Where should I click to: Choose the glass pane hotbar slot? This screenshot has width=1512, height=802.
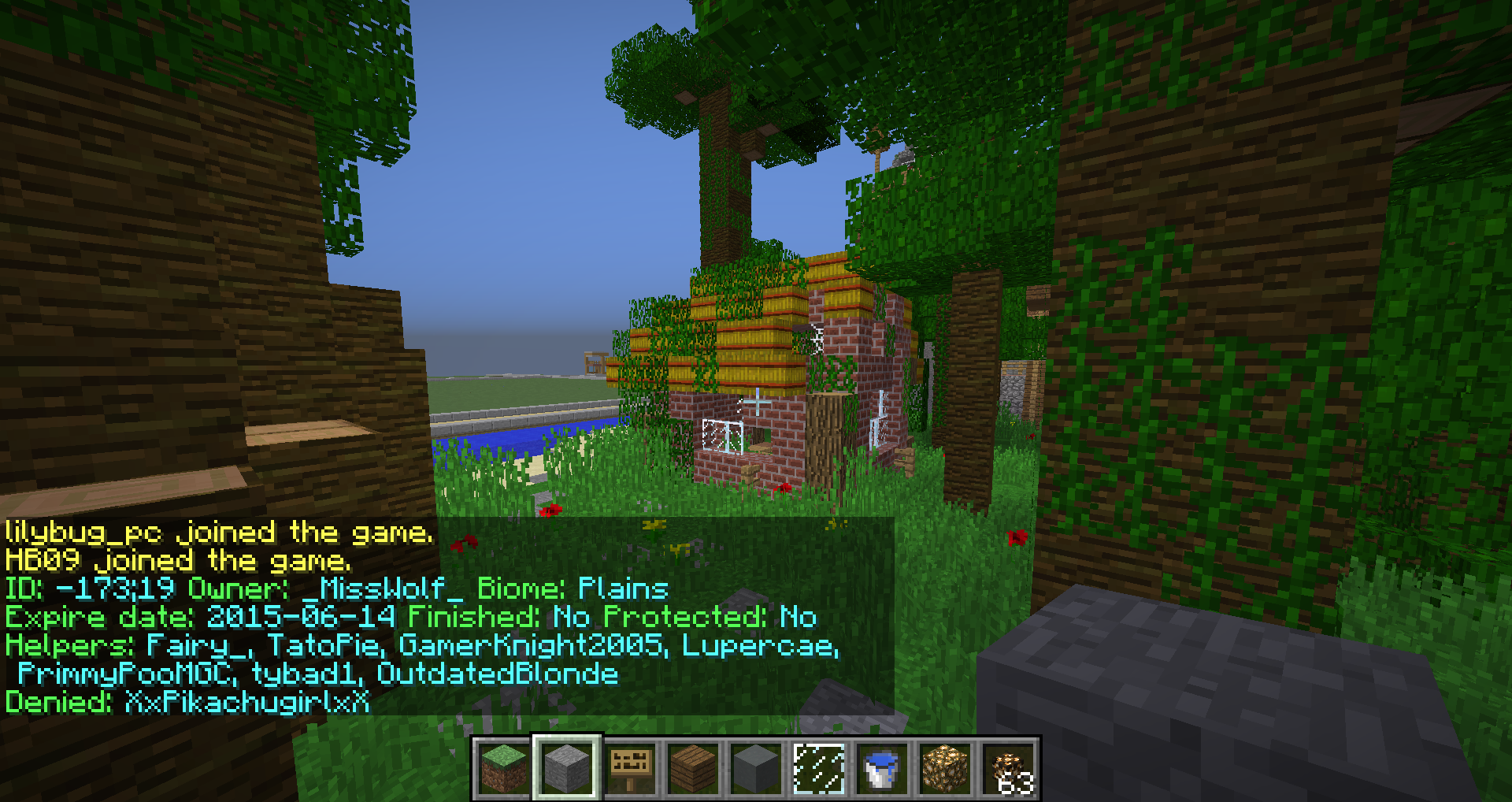819,768
